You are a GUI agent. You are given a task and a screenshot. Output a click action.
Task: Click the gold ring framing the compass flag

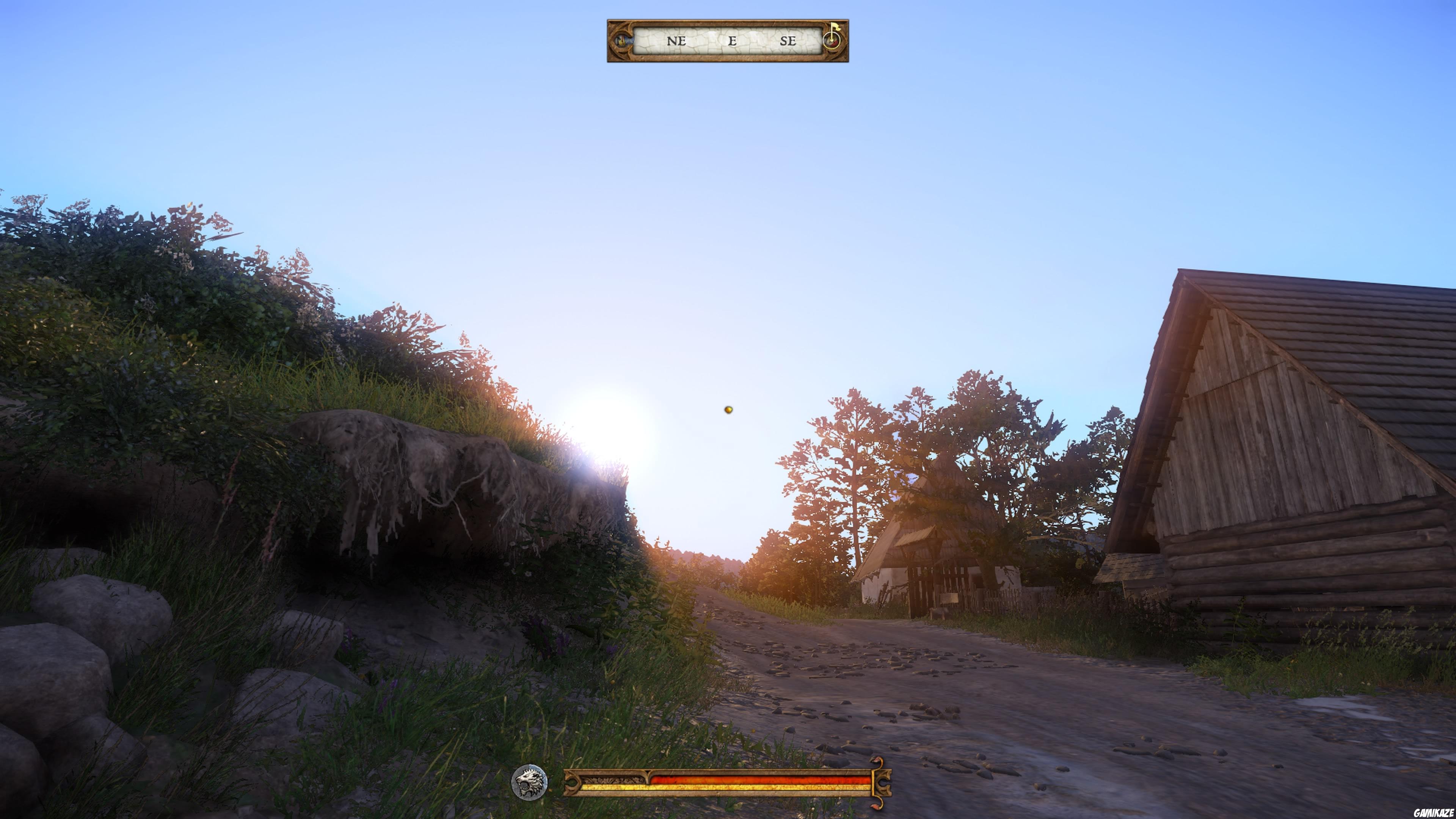point(832,41)
